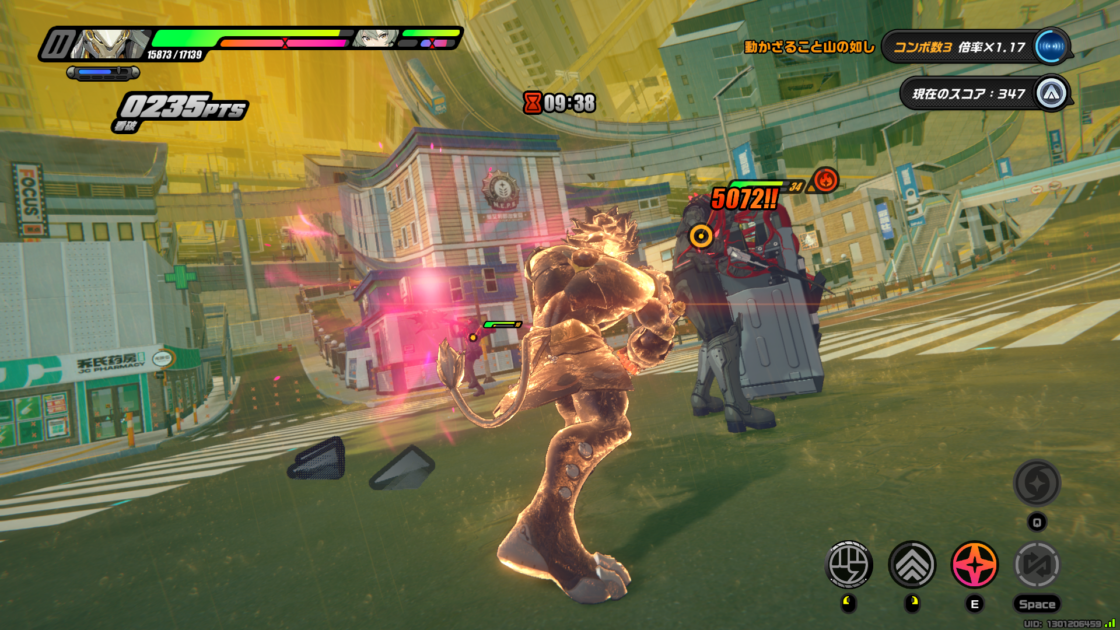Tap the character switch arrows icon
Image resolution: width=1120 pixels, height=630 pixels.
[x=1037, y=565]
